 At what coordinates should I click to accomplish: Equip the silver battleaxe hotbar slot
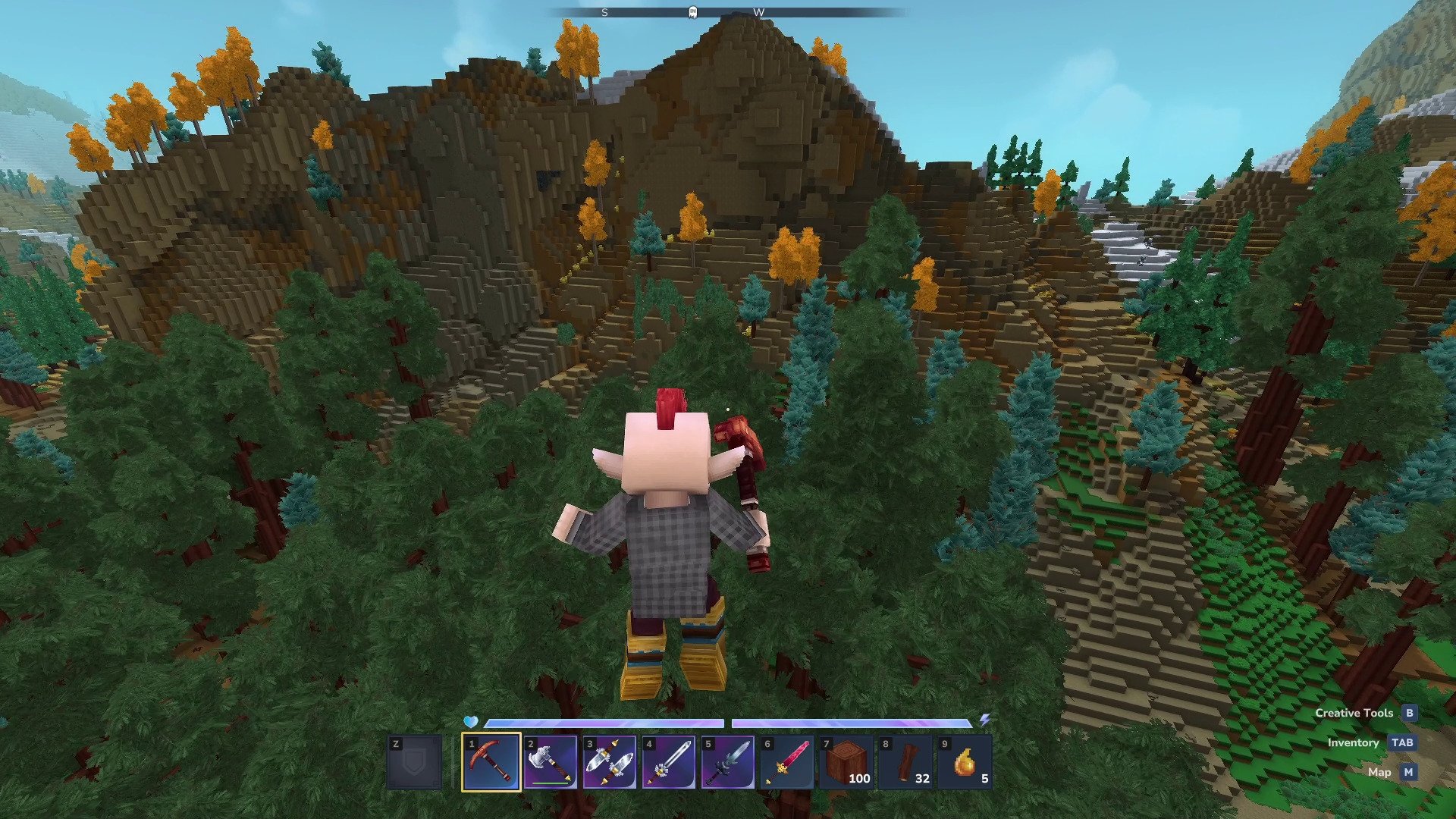(550, 762)
